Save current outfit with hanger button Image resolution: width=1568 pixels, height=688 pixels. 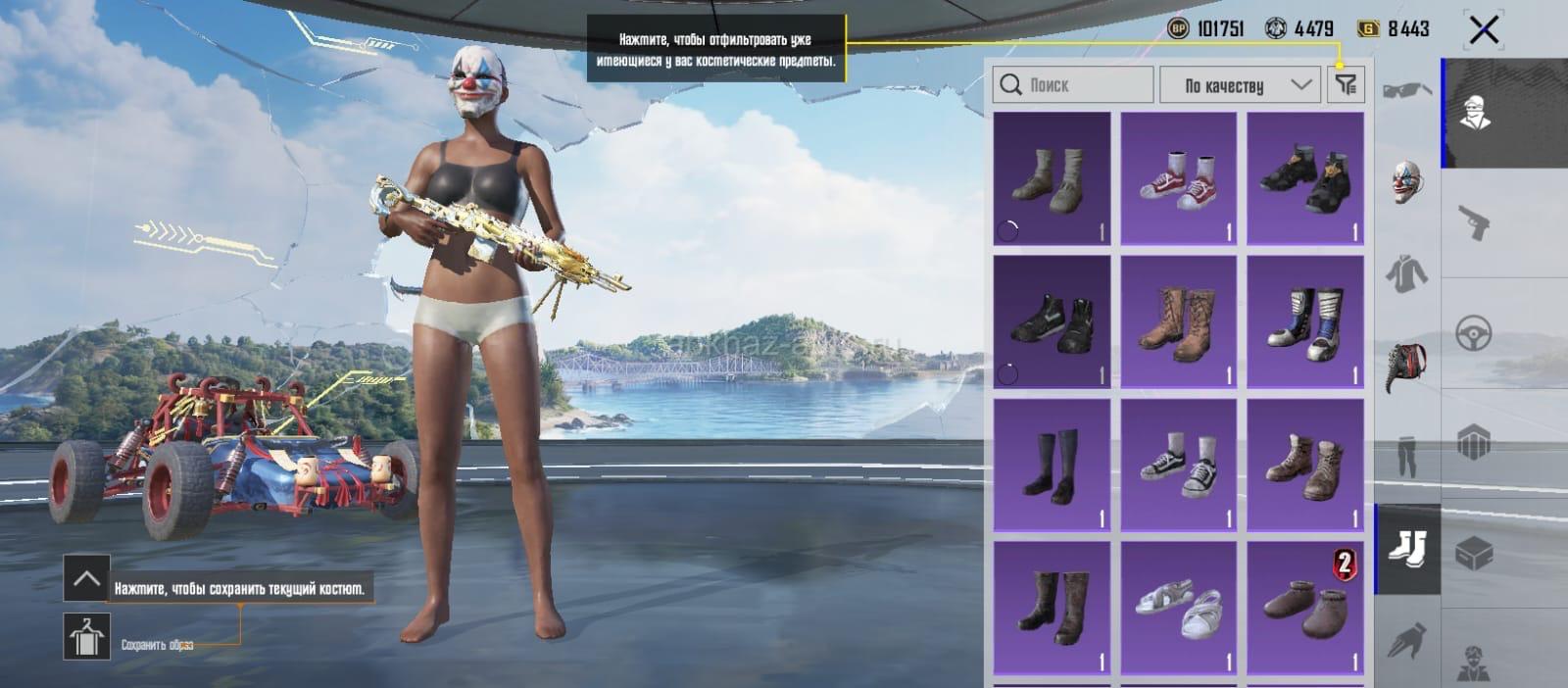pos(87,637)
